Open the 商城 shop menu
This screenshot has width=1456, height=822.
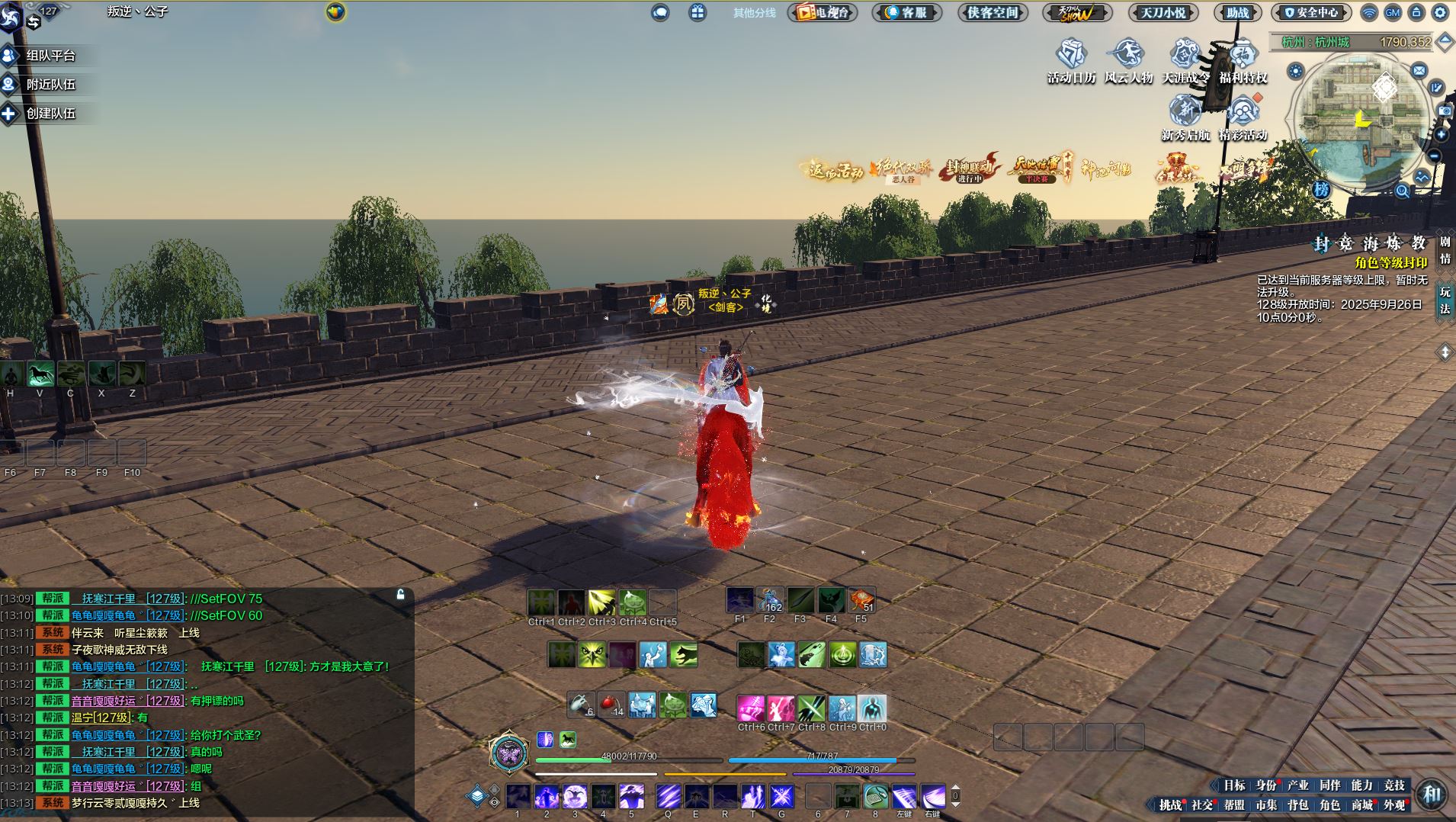tap(1362, 805)
